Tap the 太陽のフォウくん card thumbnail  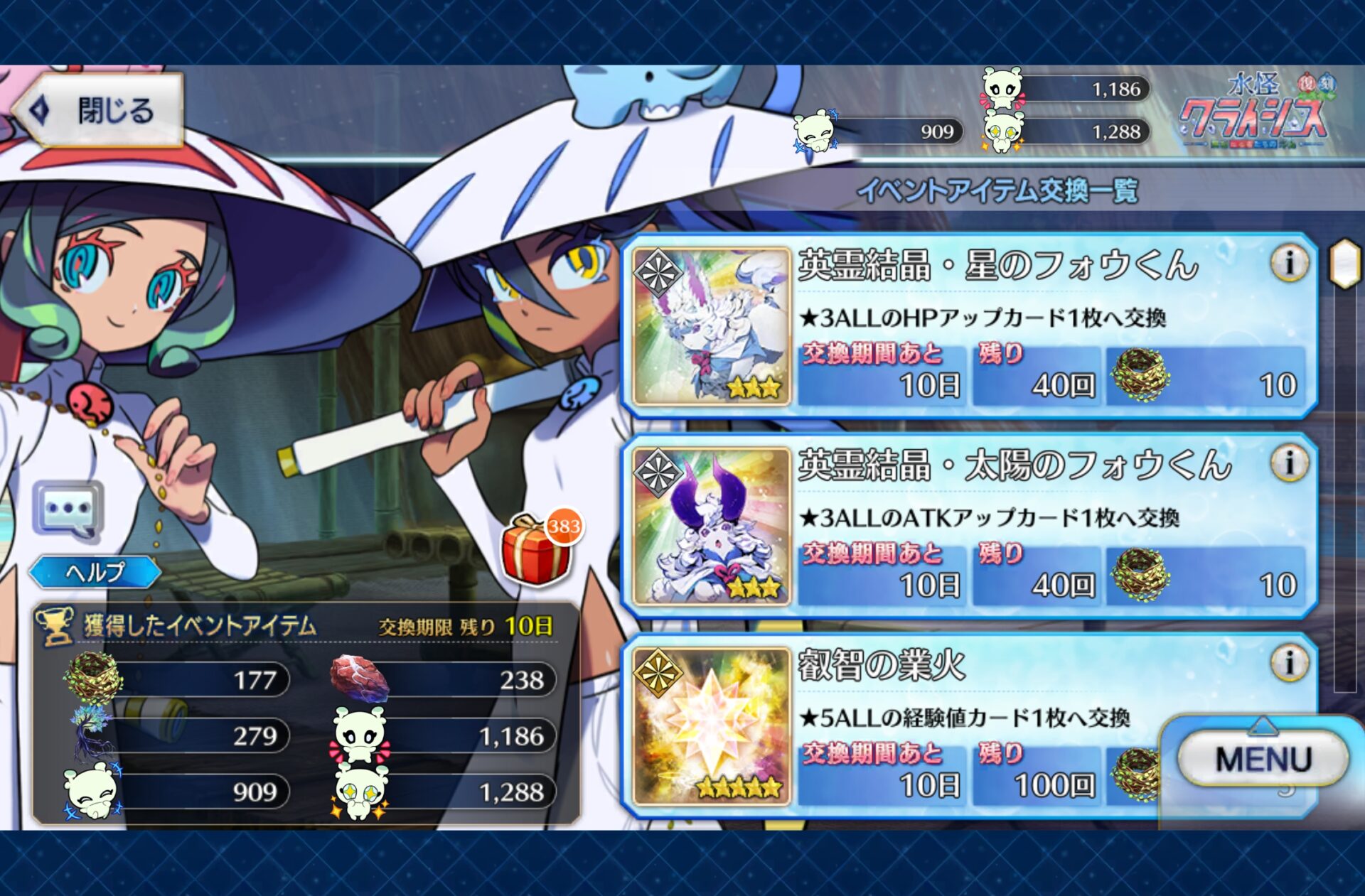(x=712, y=527)
